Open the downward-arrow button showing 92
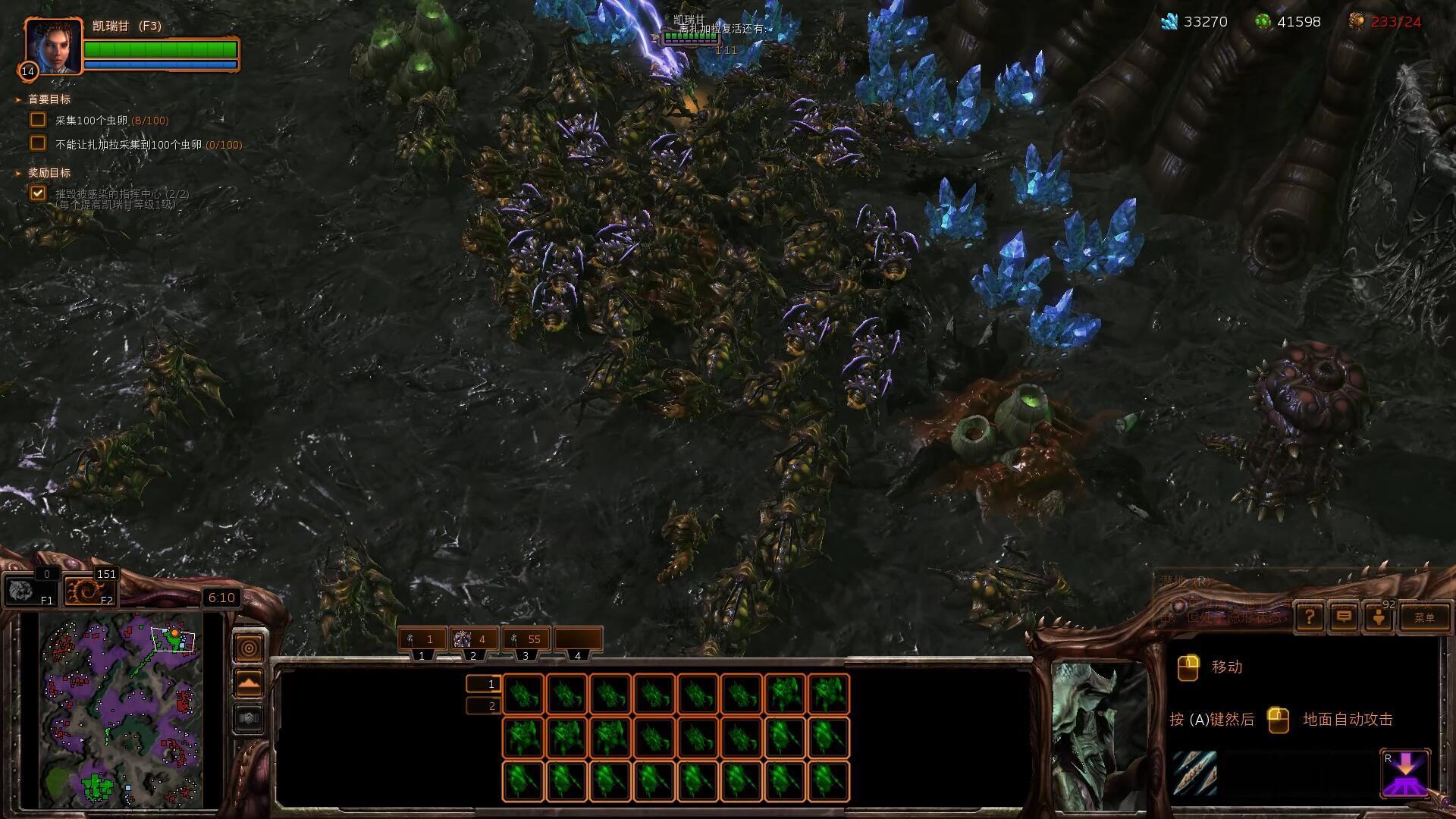 (1379, 617)
